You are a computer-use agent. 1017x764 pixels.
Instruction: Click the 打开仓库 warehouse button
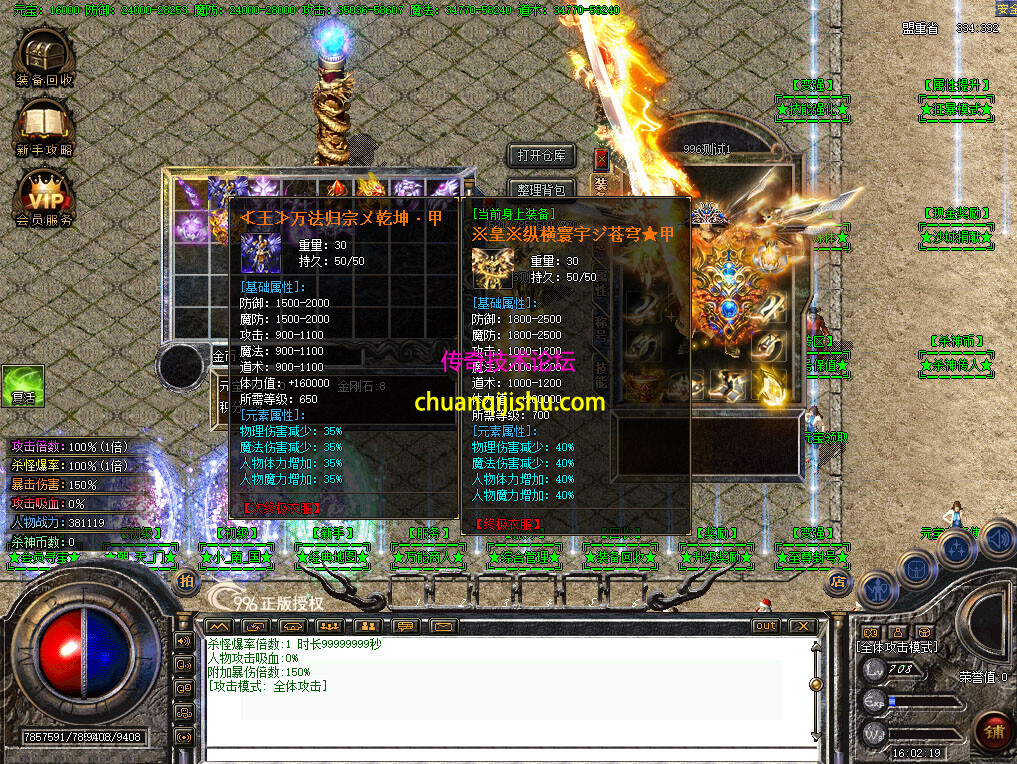[x=541, y=155]
